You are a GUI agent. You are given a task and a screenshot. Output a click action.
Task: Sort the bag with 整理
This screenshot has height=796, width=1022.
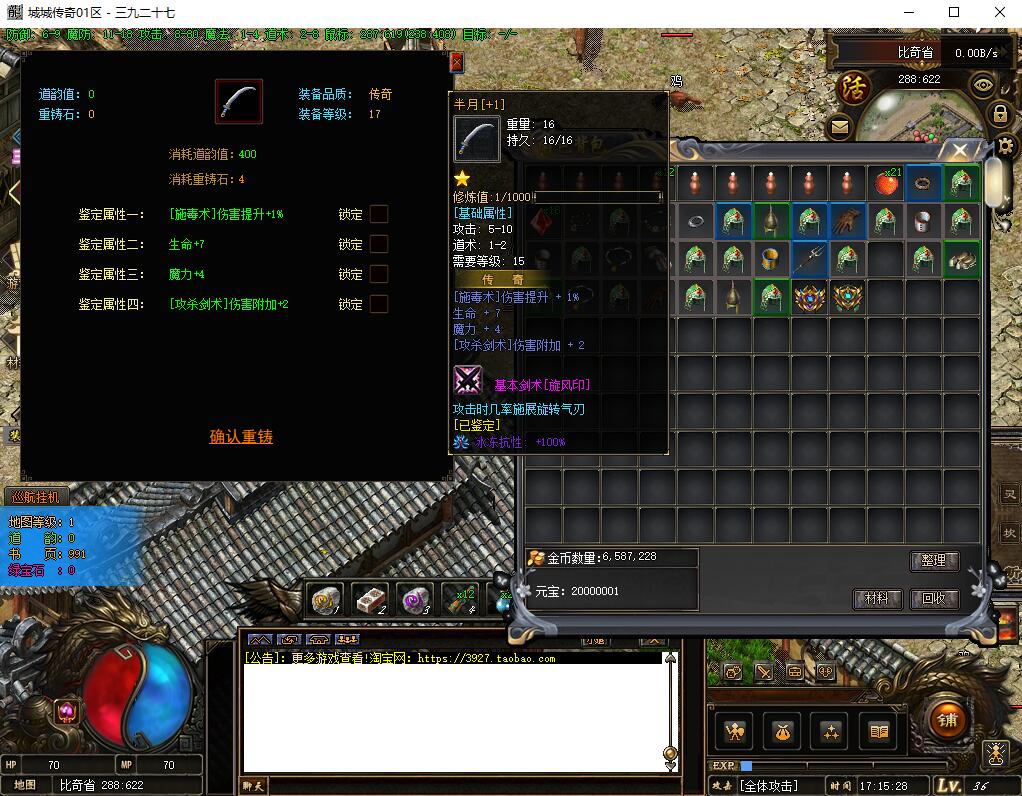click(x=934, y=561)
